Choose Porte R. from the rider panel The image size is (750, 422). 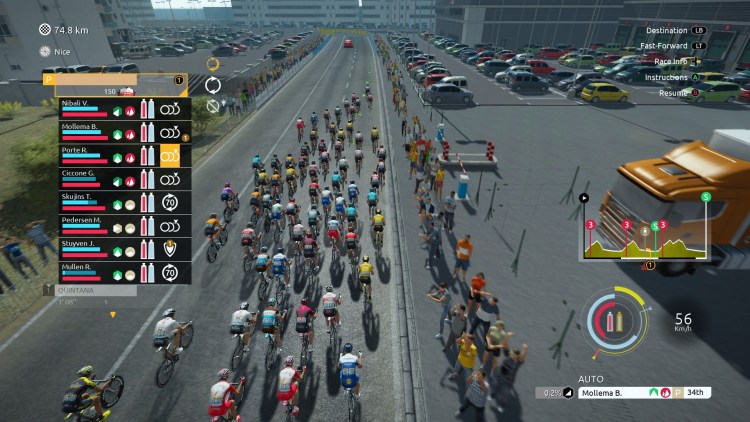[82, 154]
